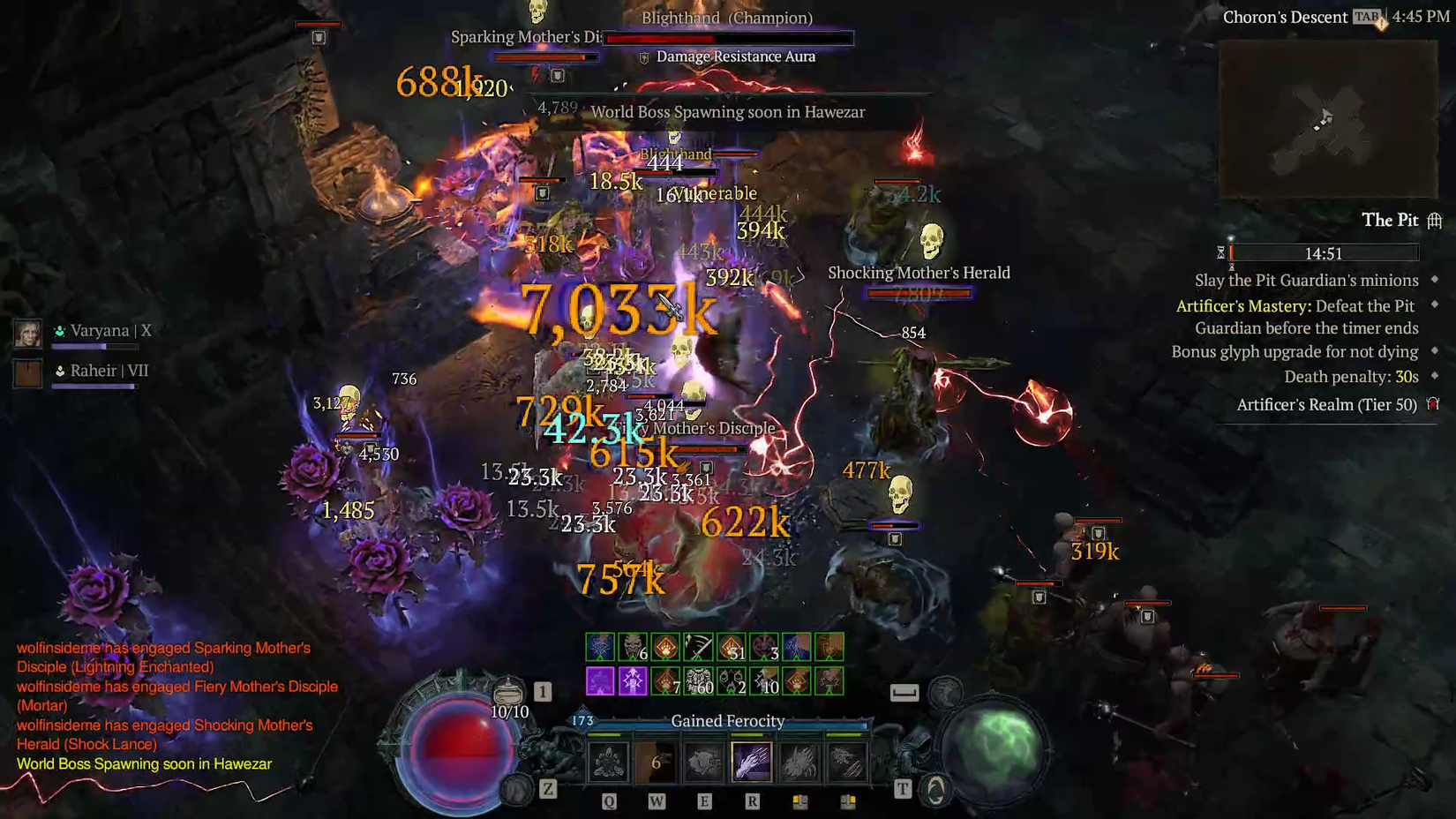The width and height of the screenshot is (1456, 819).
Task: Select the wolf head skill on the E slot
Action: pyautogui.click(x=704, y=761)
